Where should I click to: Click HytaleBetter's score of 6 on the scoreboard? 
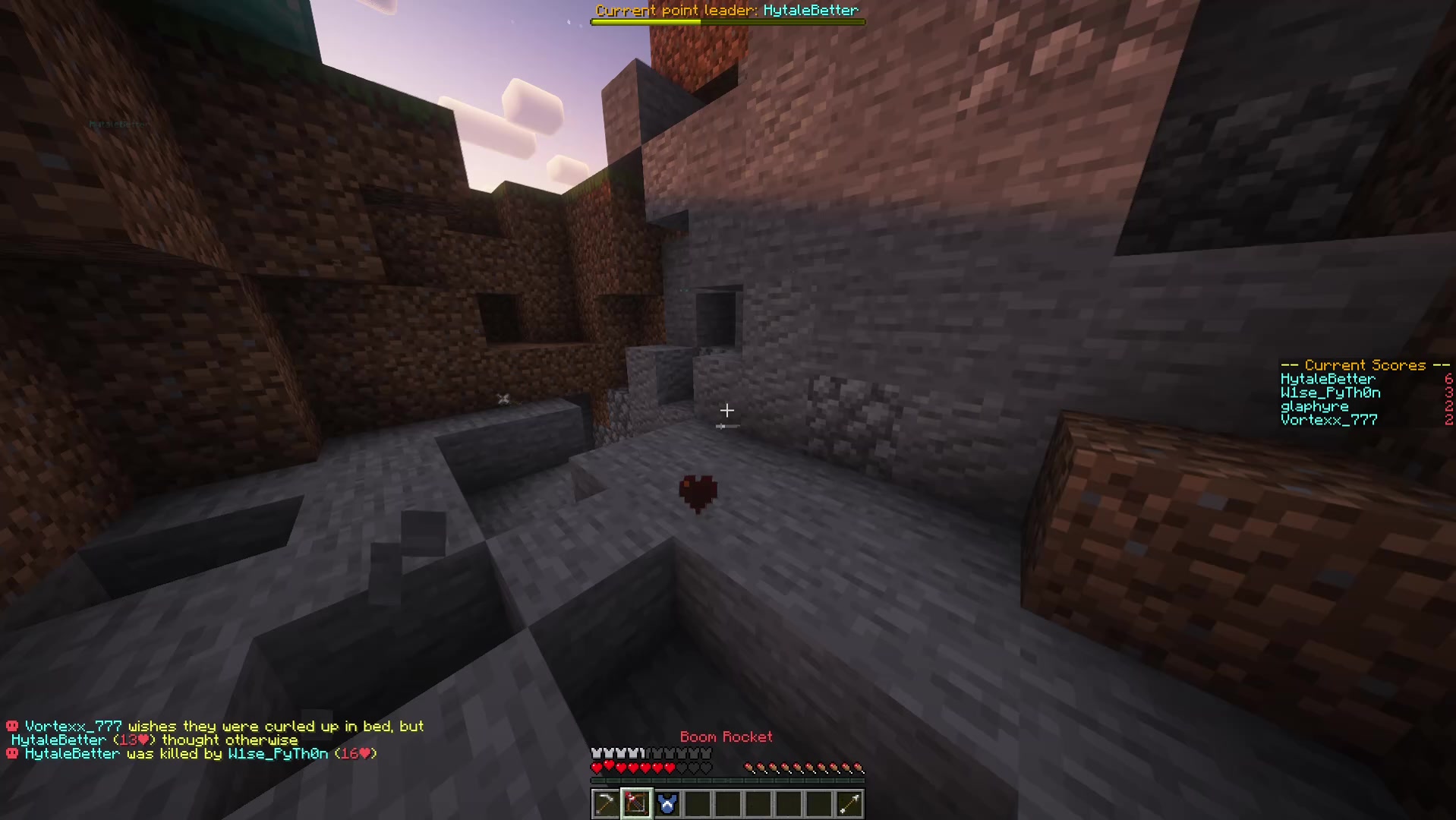click(x=1448, y=378)
